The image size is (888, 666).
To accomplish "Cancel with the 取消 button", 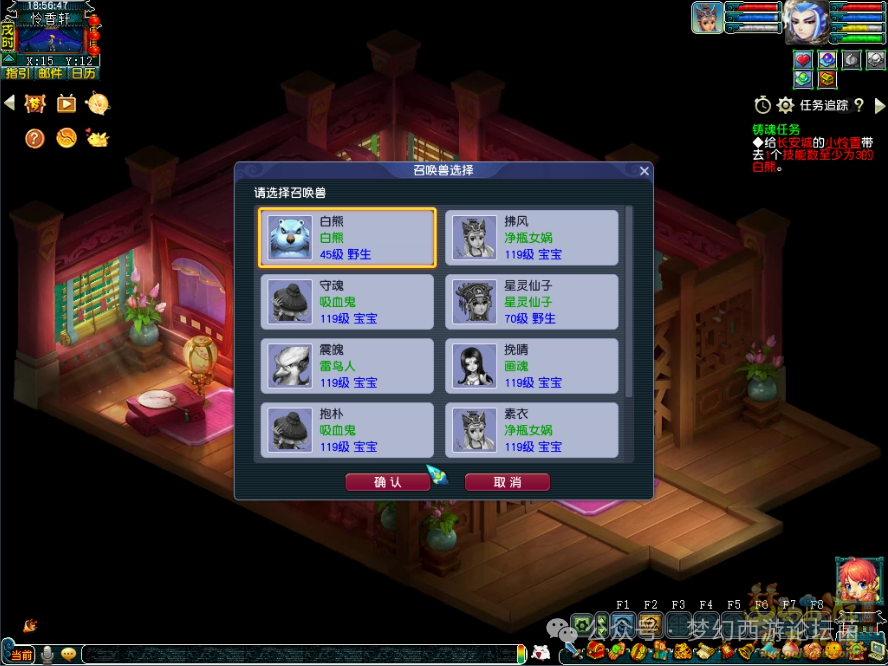I will (507, 482).
